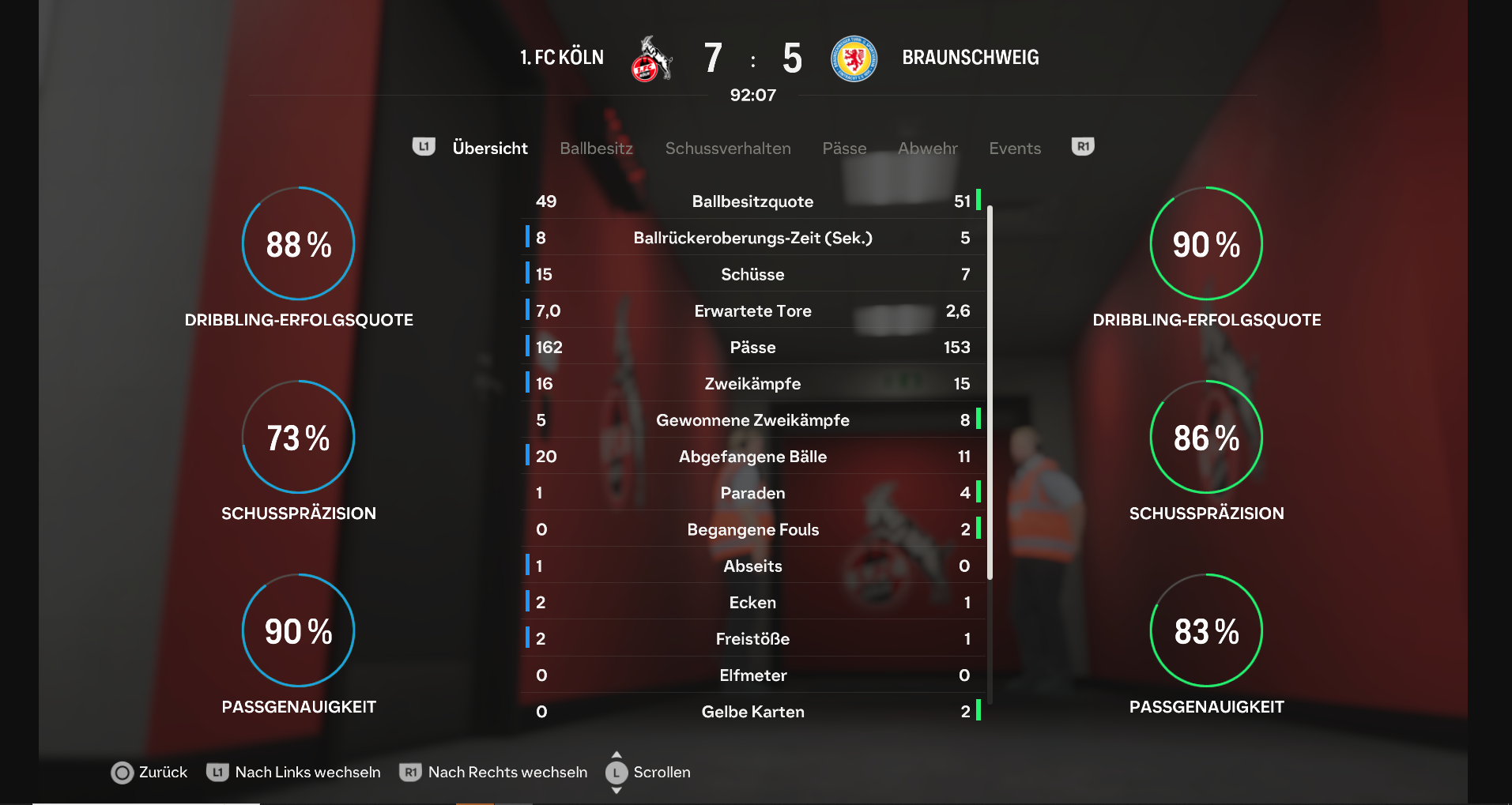Choose Nach Rechts wechseln
The width and height of the screenshot is (1512, 805).
[x=494, y=773]
